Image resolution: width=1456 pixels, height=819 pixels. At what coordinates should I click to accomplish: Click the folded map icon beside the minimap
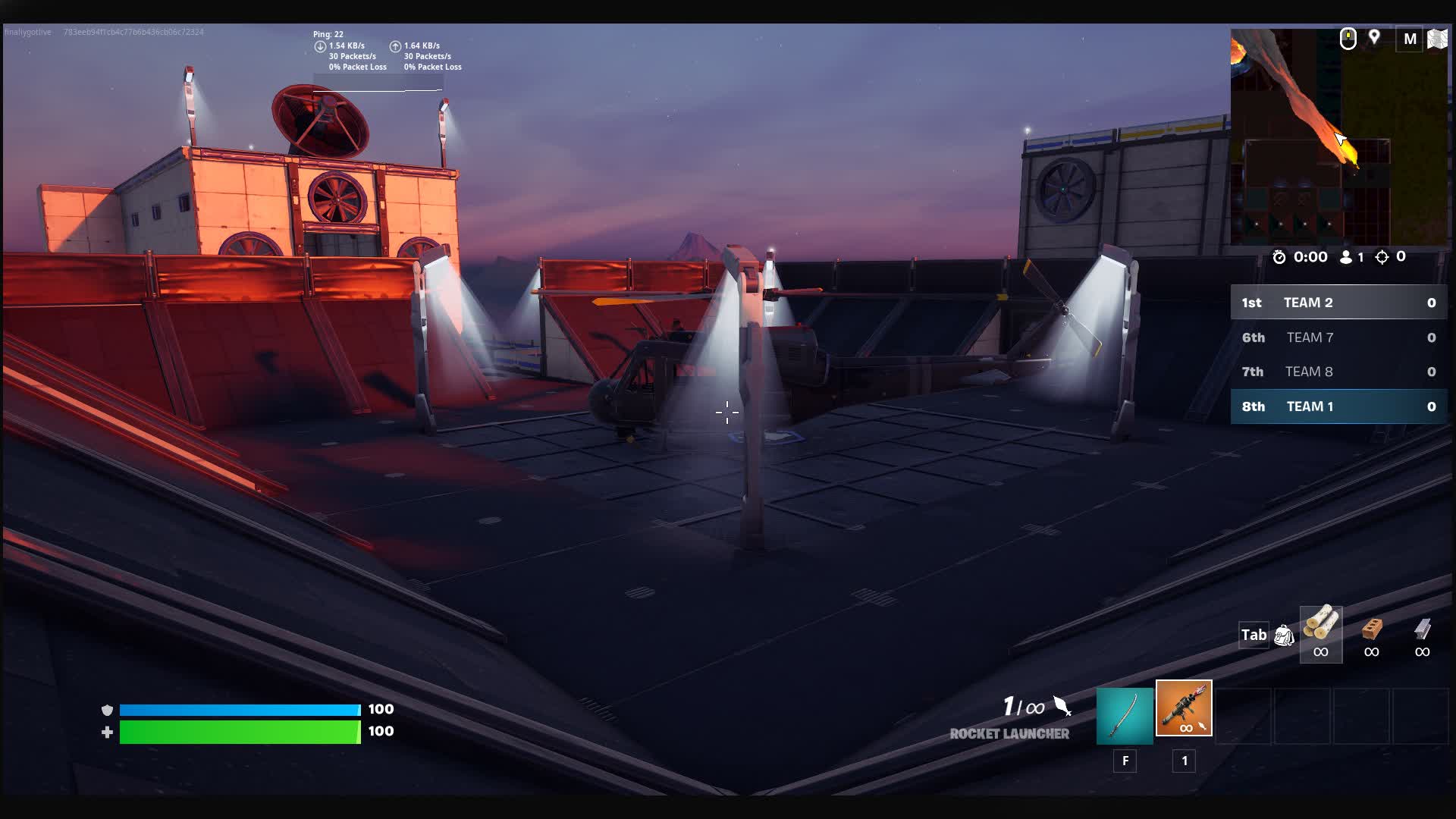click(x=1437, y=38)
